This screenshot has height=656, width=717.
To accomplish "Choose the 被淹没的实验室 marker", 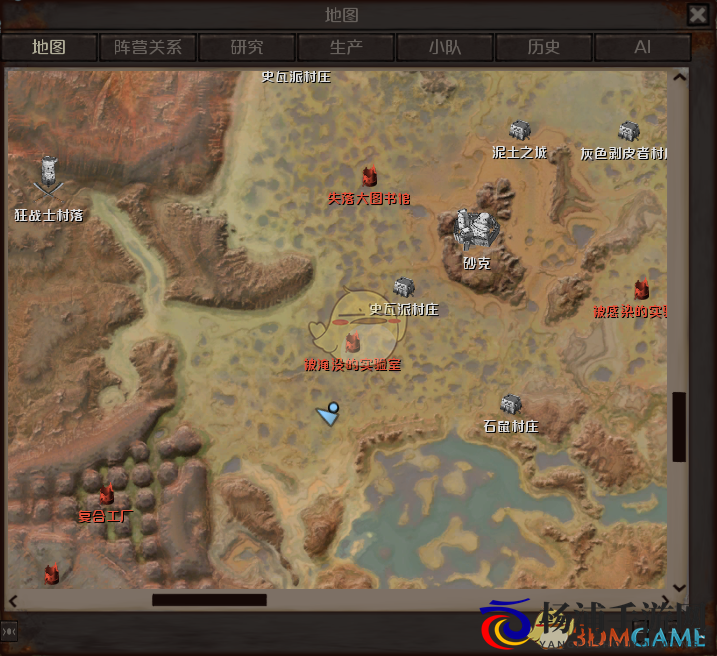I will [352, 345].
